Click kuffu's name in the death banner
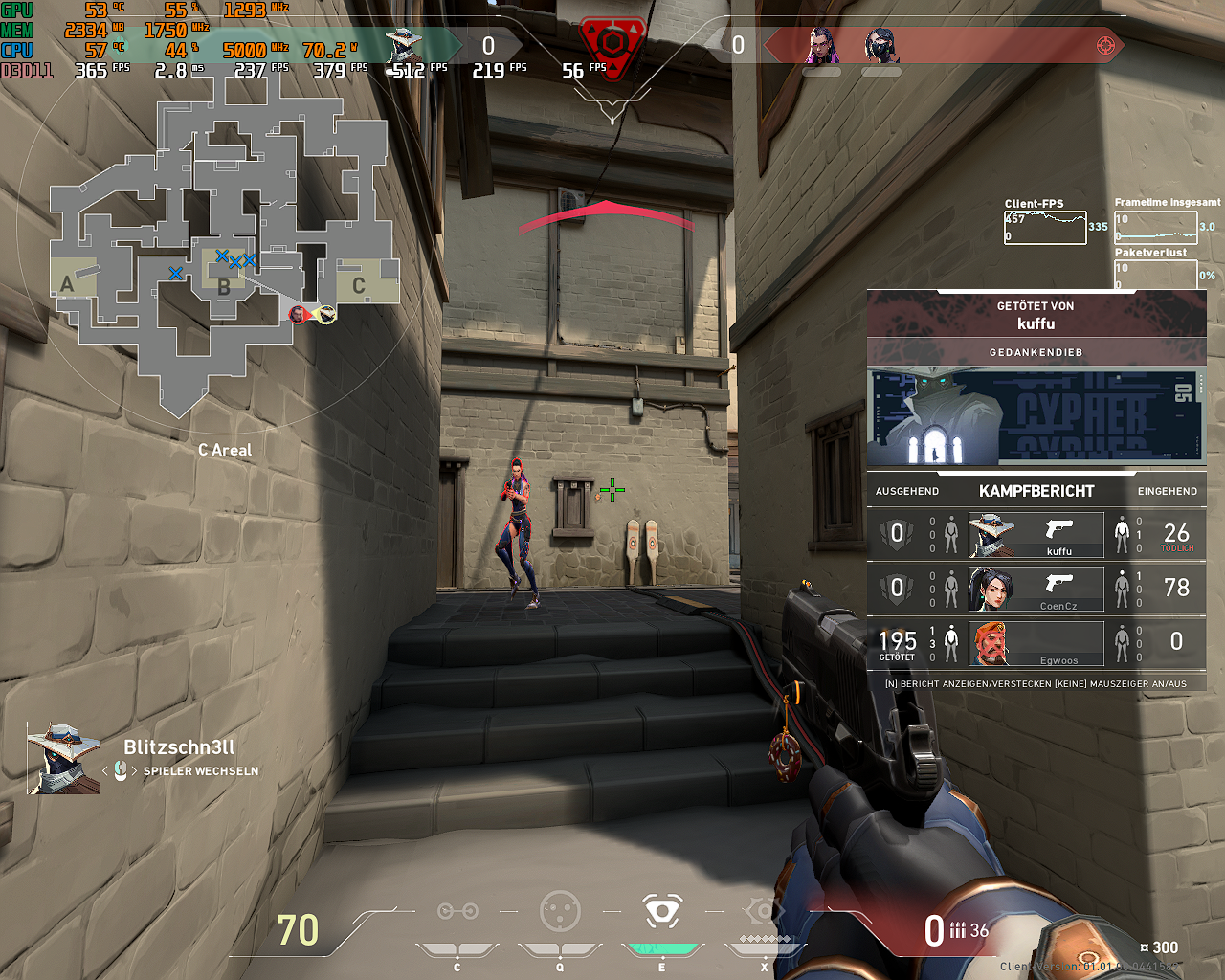Image resolution: width=1225 pixels, height=980 pixels. [x=1036, y=324]
